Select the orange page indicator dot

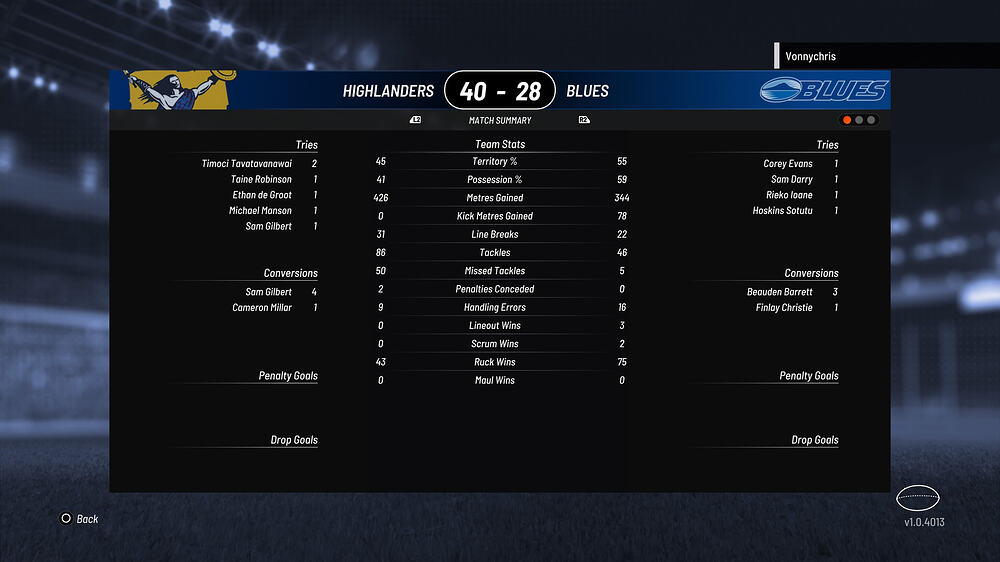[x=847, y=120]
